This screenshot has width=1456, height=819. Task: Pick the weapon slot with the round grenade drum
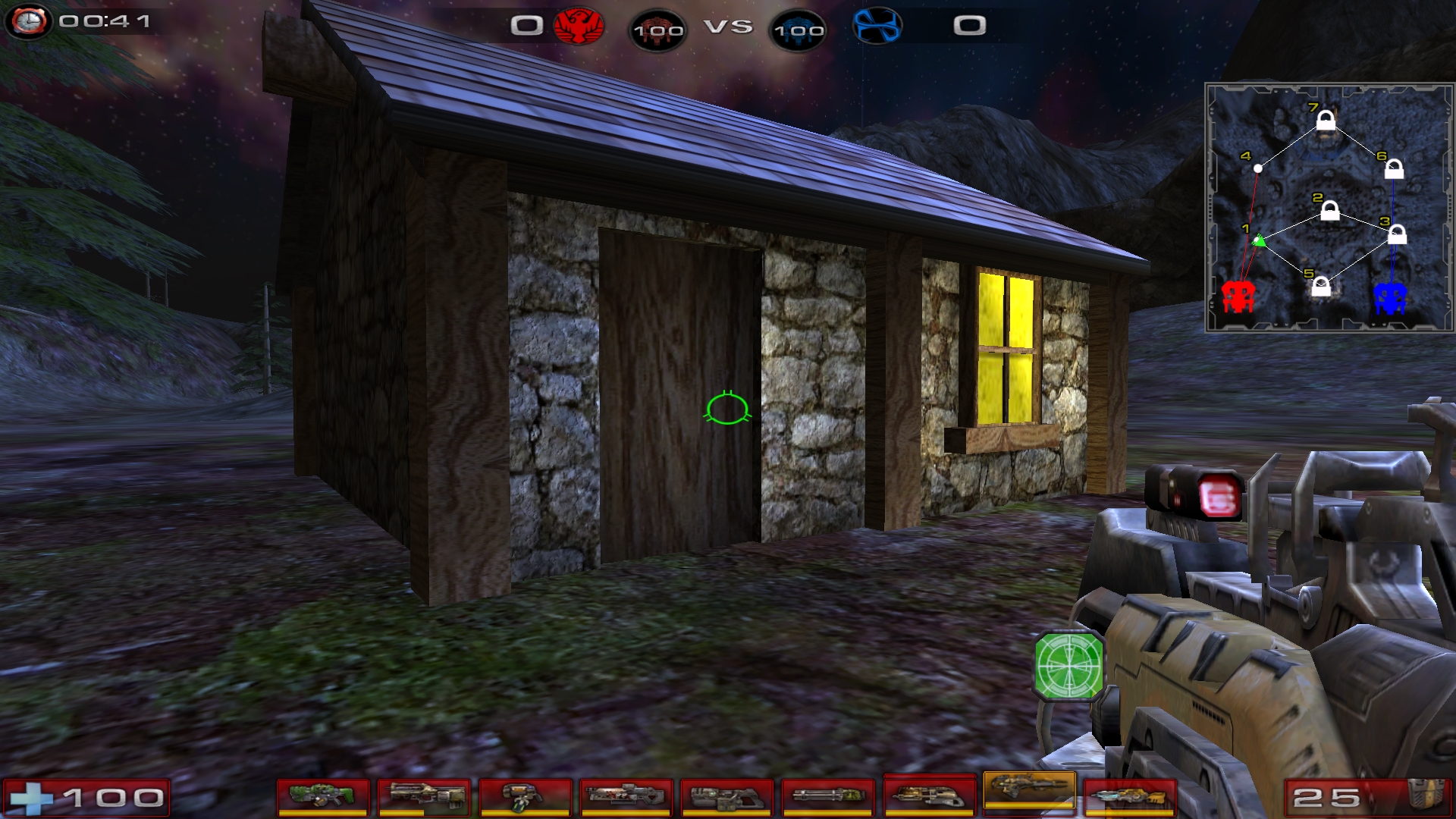pos(525,797)
